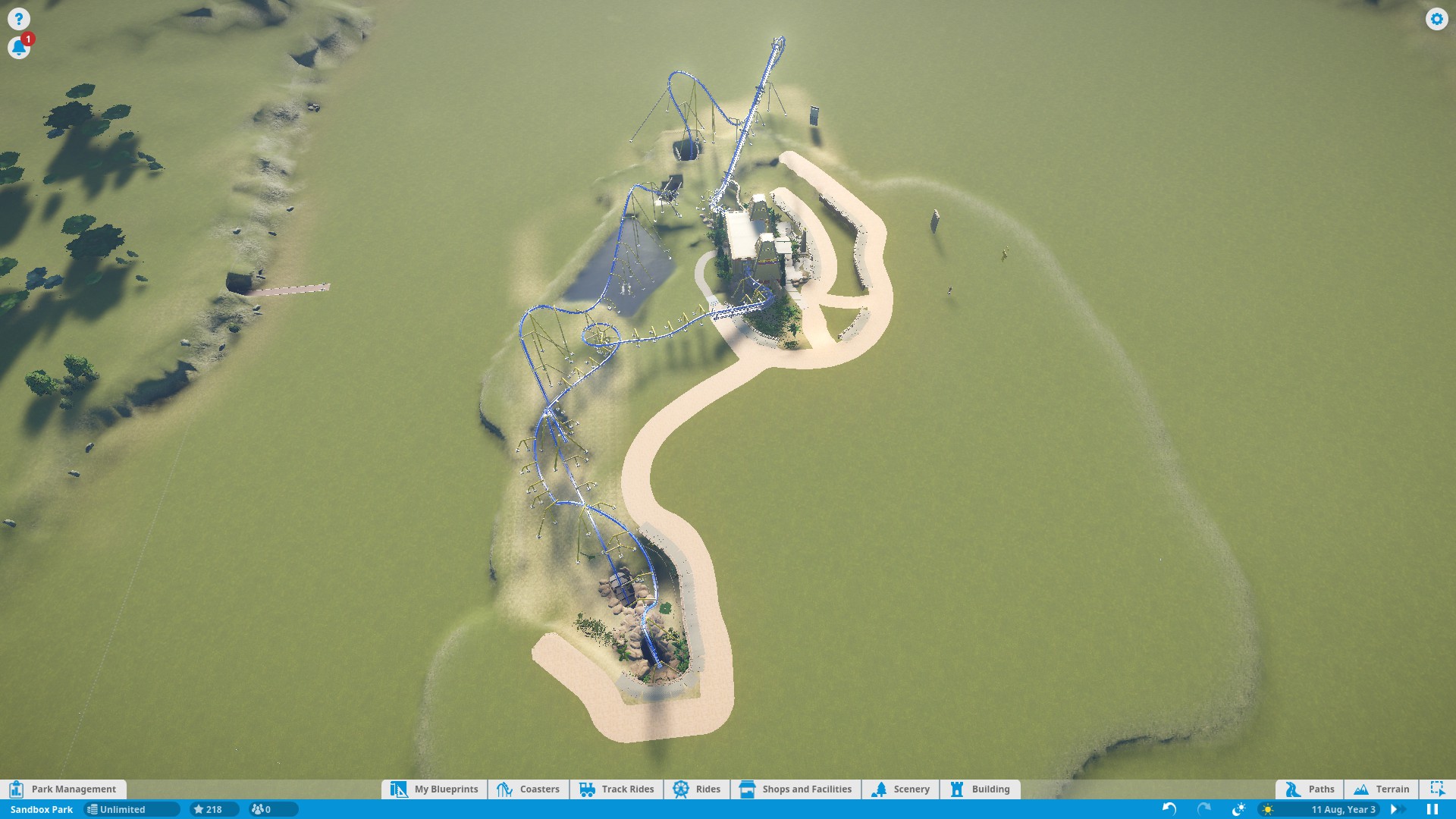The height and width of the screenshot is (819, 1456).
Task: Check the notifications bell
Action: click(19, 48)
